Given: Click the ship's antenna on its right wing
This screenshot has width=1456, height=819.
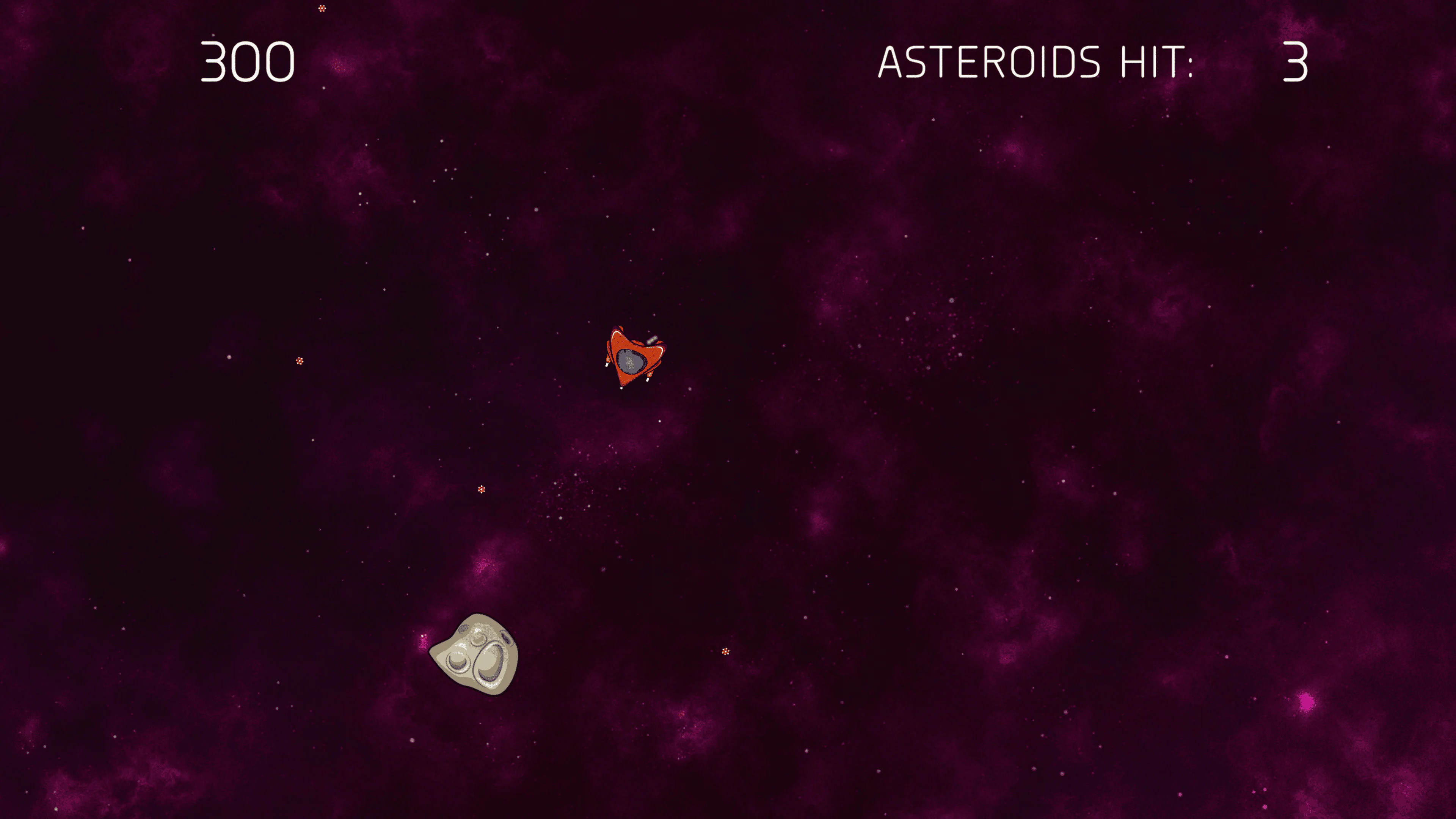Looking at the screenshot, I should pyautogui.click(x=652, y=340).
